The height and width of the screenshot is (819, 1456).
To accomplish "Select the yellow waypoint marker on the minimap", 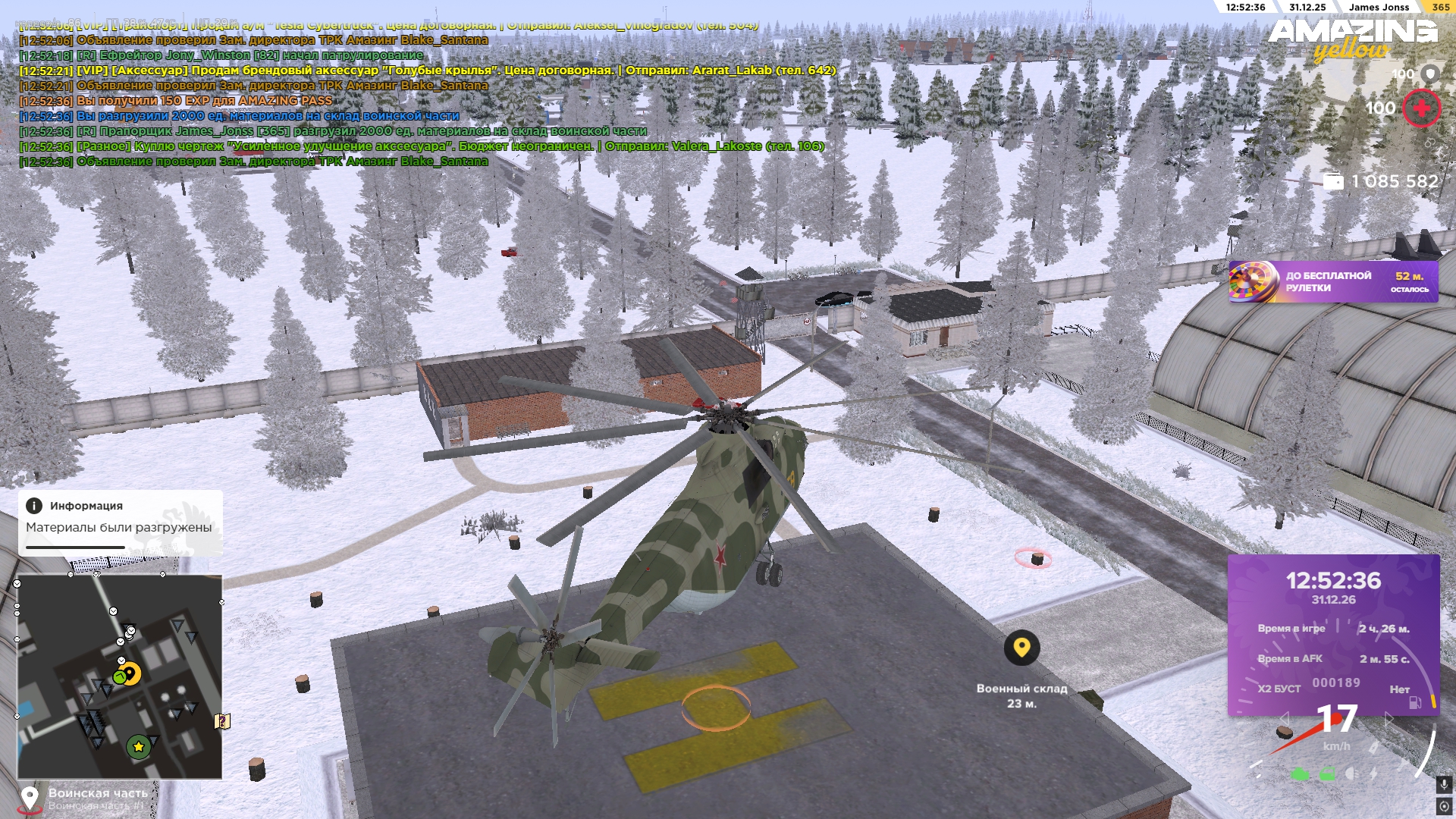I will pyautogui.click(x=130, y=673).
